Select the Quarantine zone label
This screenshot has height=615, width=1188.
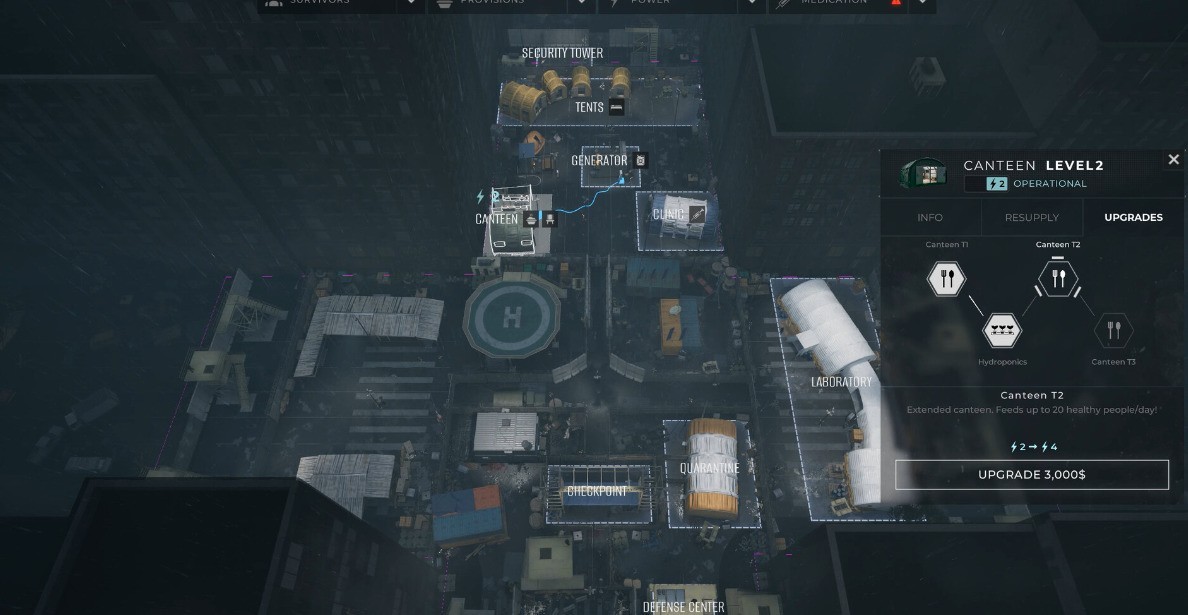tap(709, 468)
